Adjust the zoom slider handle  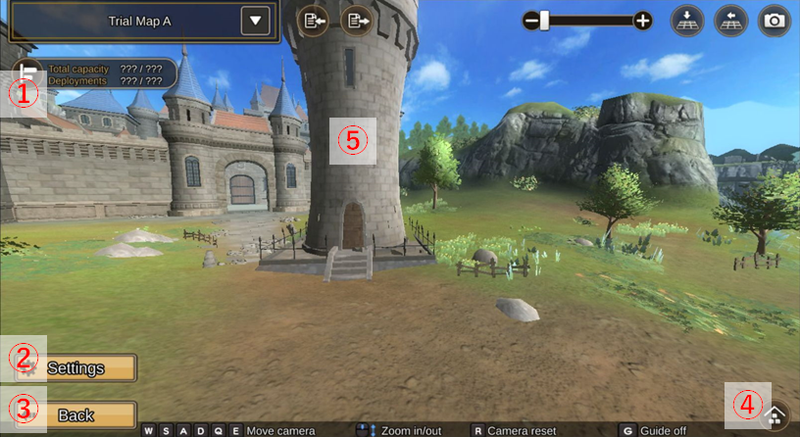click(x=545, y=20)
